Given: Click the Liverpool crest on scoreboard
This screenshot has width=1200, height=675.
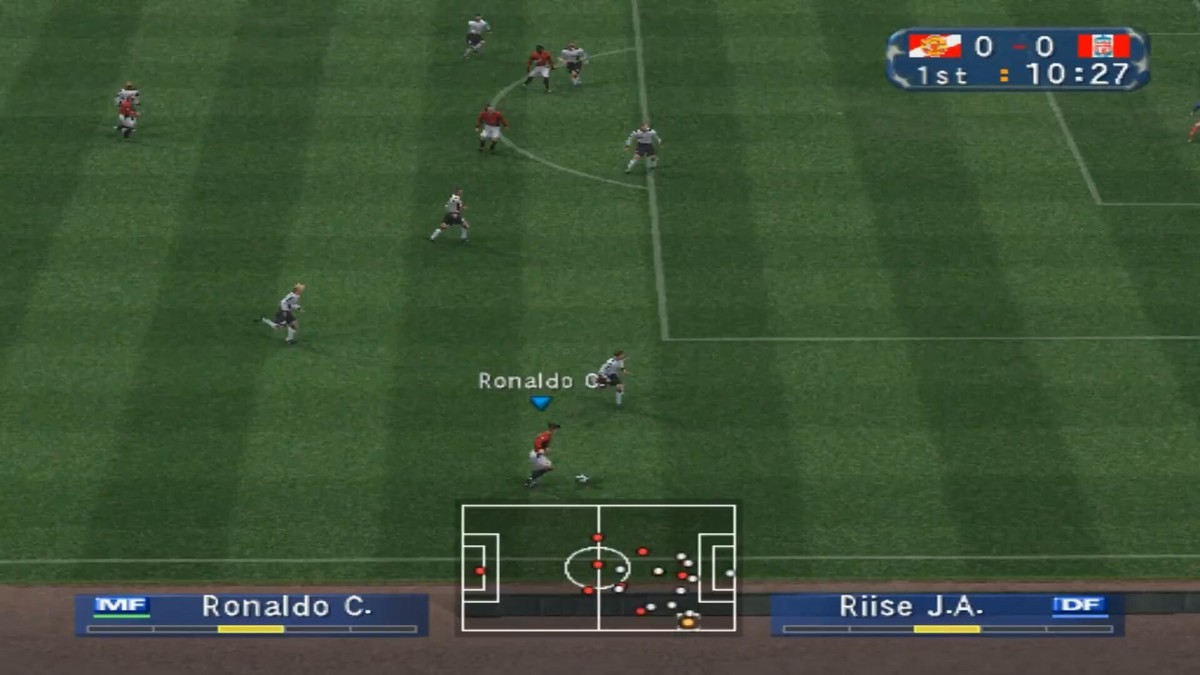Looking at the screenshot, I should coord(1103,46).
